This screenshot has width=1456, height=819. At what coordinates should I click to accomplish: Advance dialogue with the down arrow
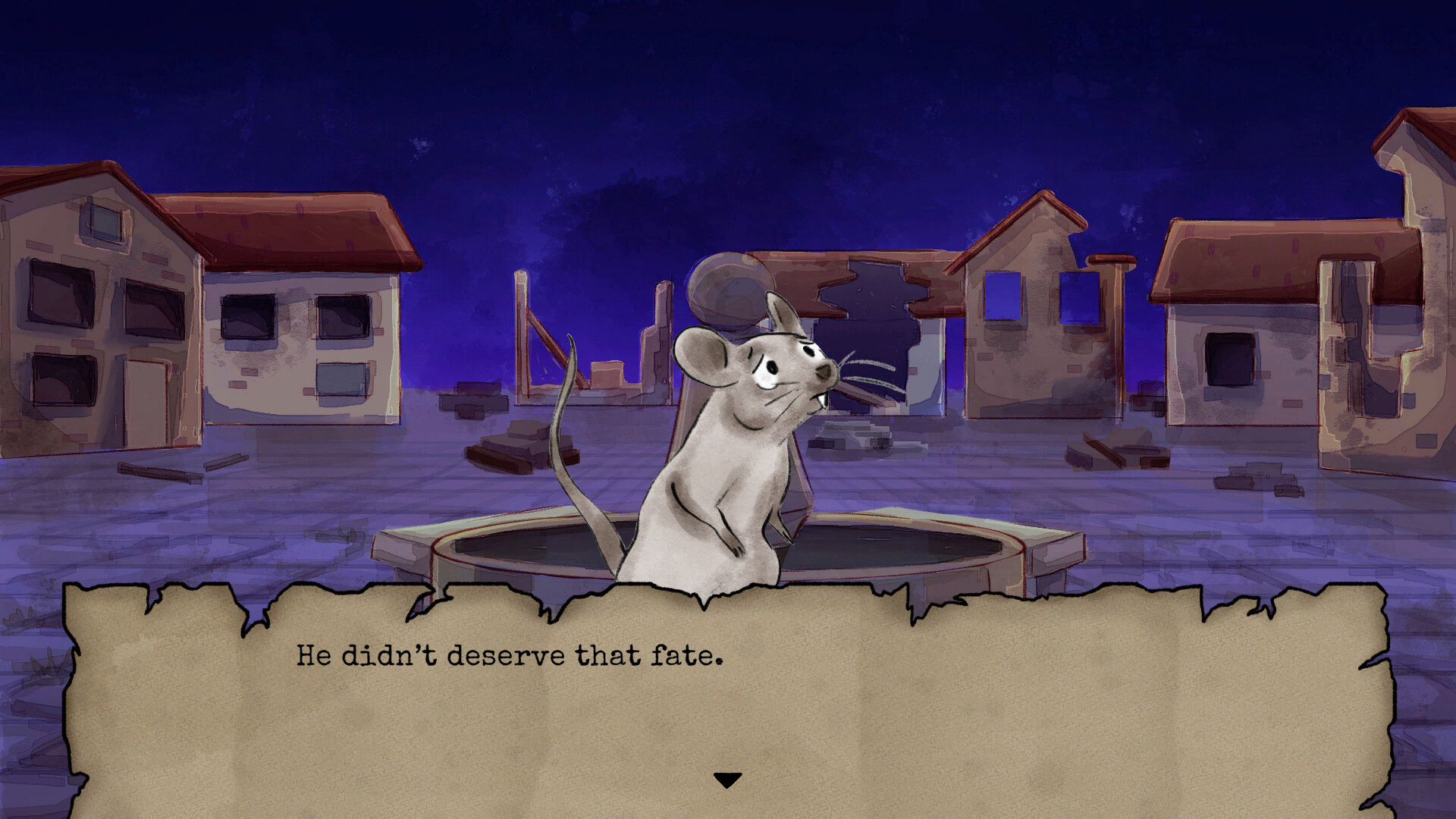coord(727,780)
